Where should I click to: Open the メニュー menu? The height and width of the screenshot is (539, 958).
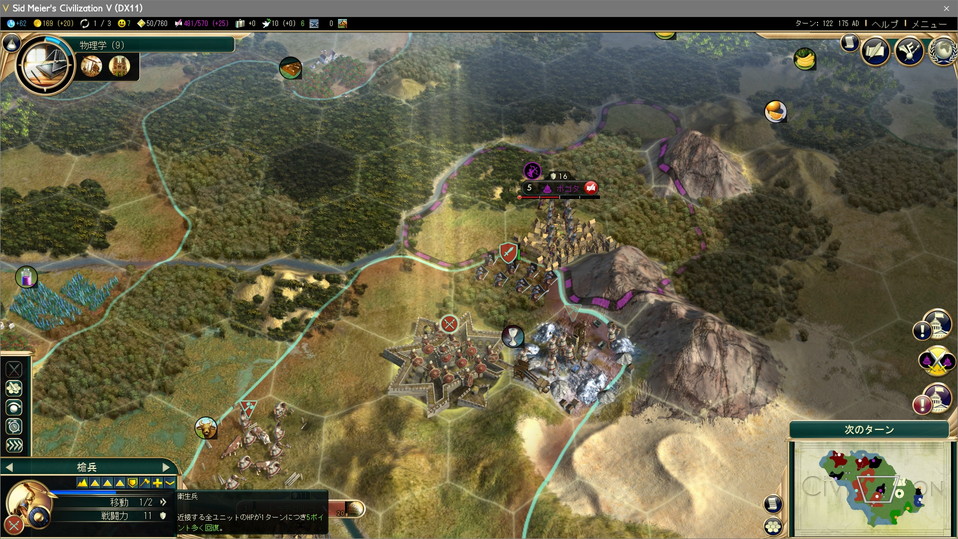tap(929, 23)
